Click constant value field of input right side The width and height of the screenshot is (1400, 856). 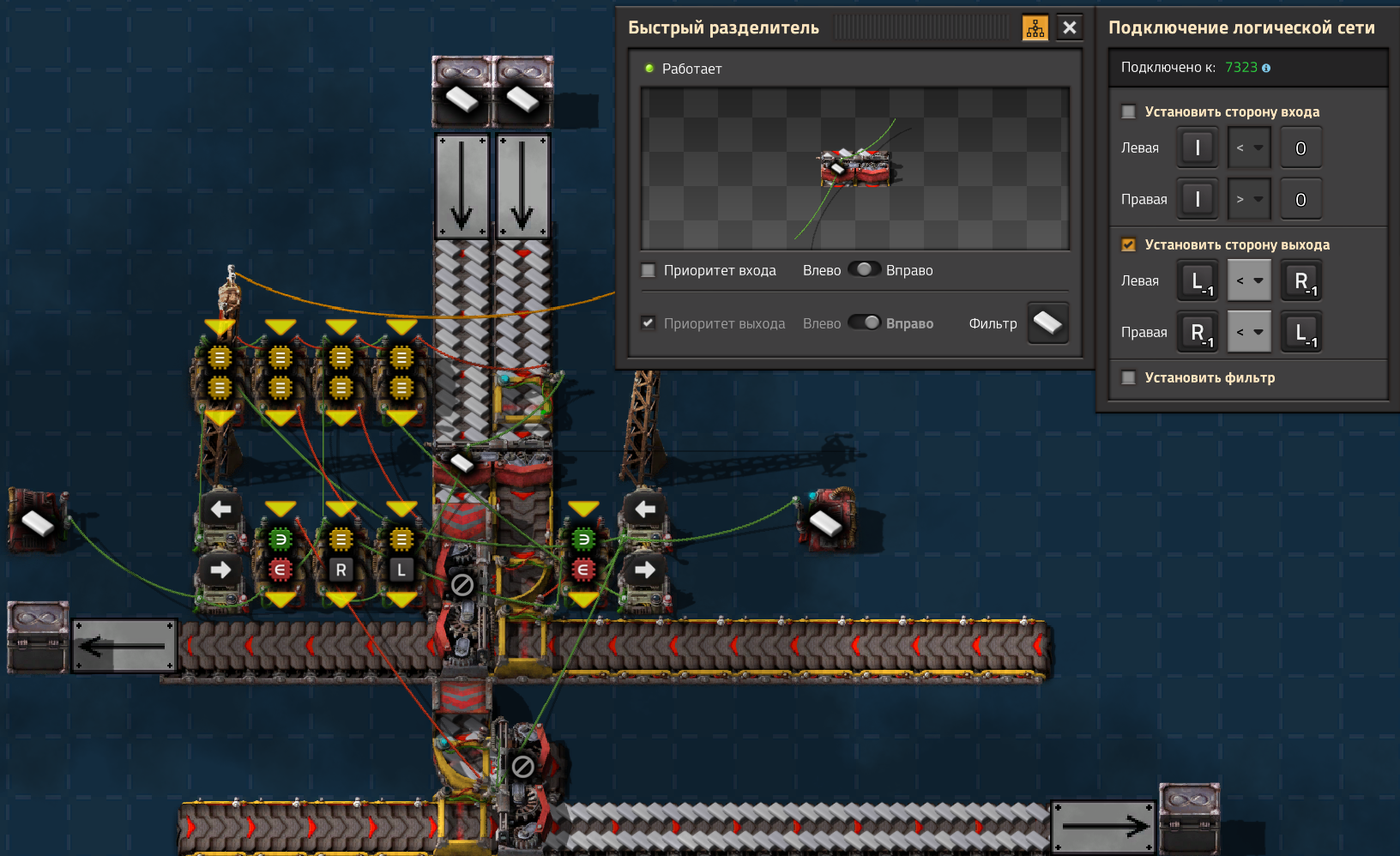tap(1300, 199)
